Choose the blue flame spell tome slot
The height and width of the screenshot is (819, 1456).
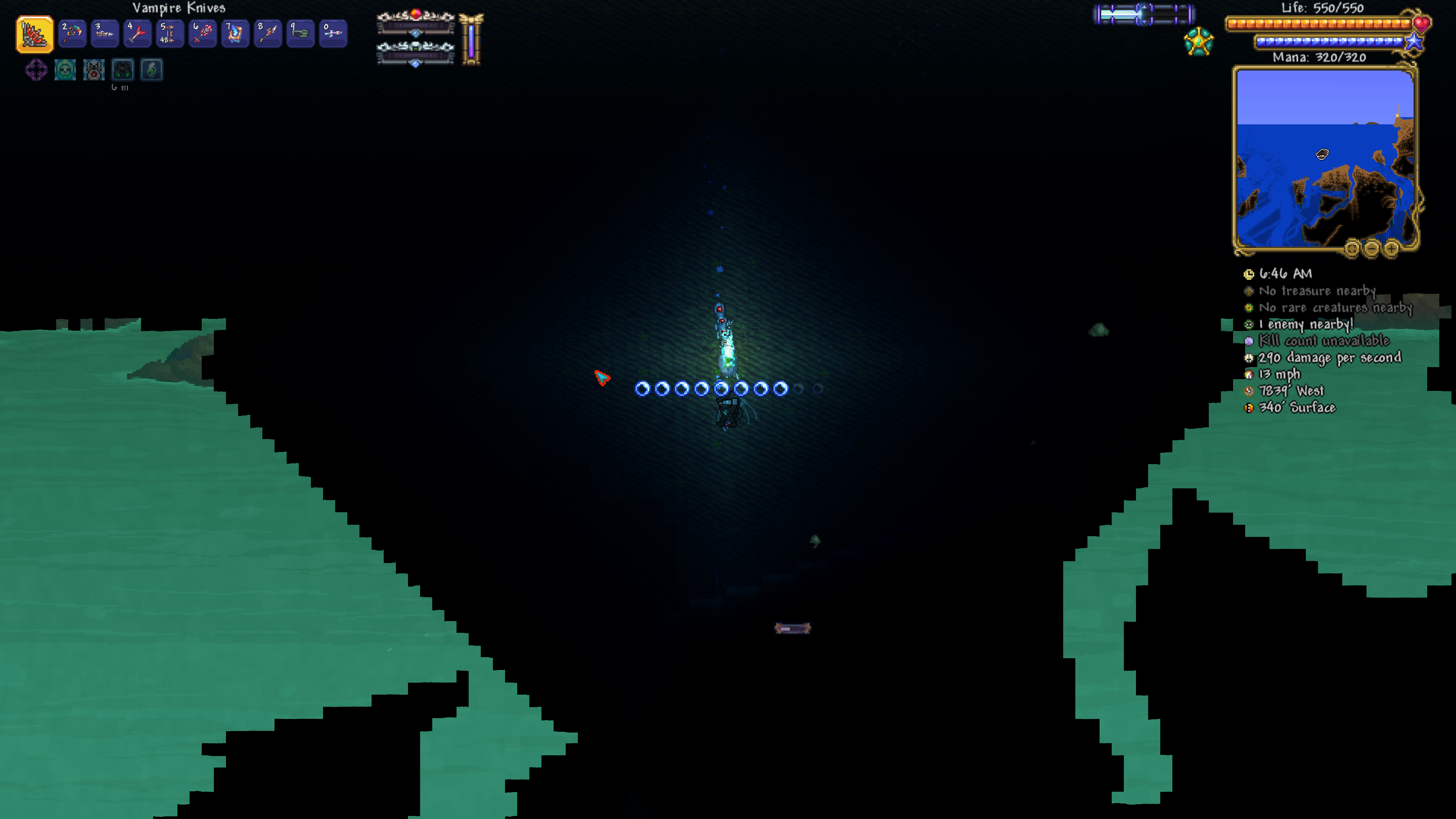[x=235, y=34]
